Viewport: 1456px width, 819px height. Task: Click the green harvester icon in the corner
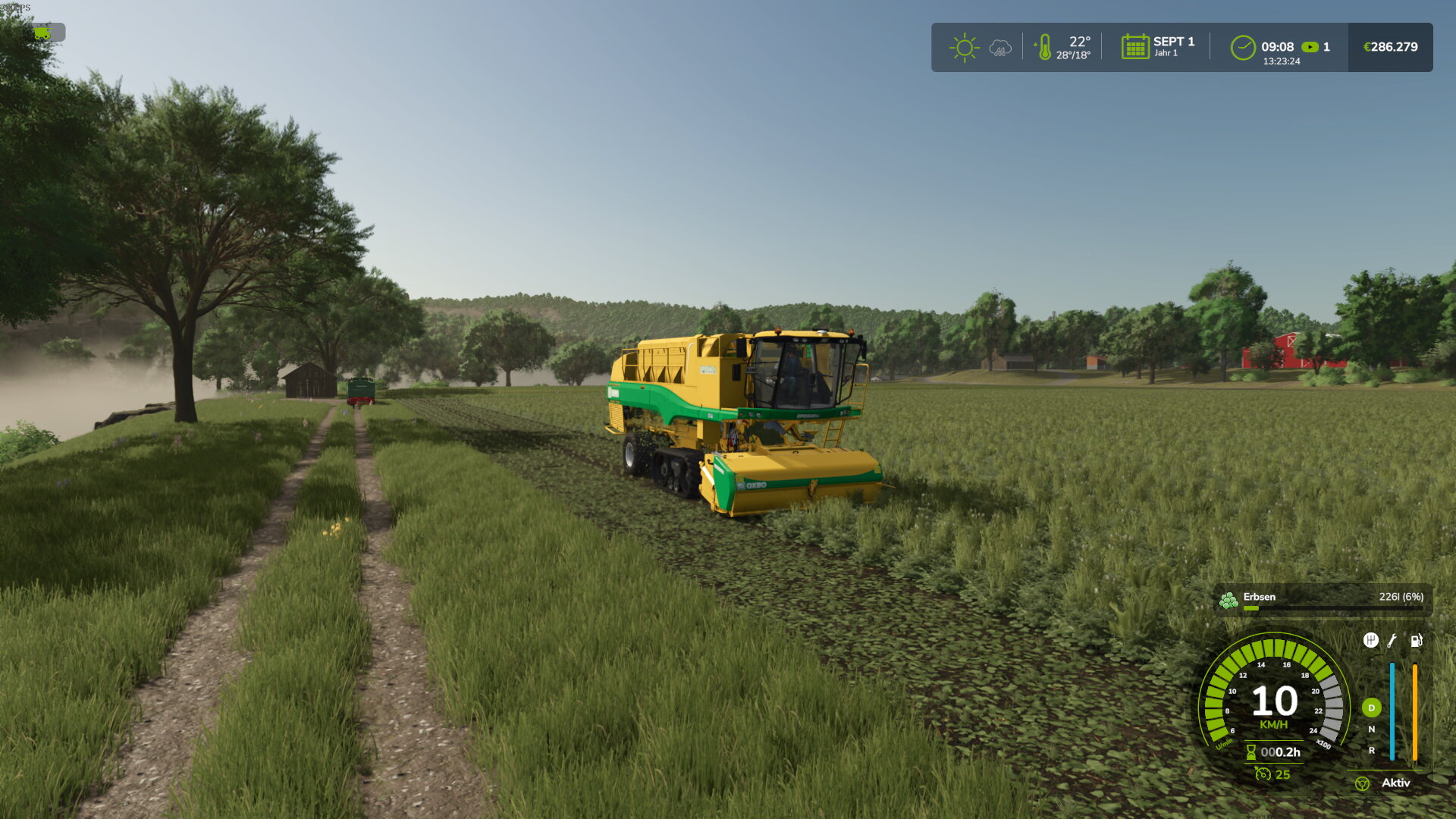pos(42,33)
